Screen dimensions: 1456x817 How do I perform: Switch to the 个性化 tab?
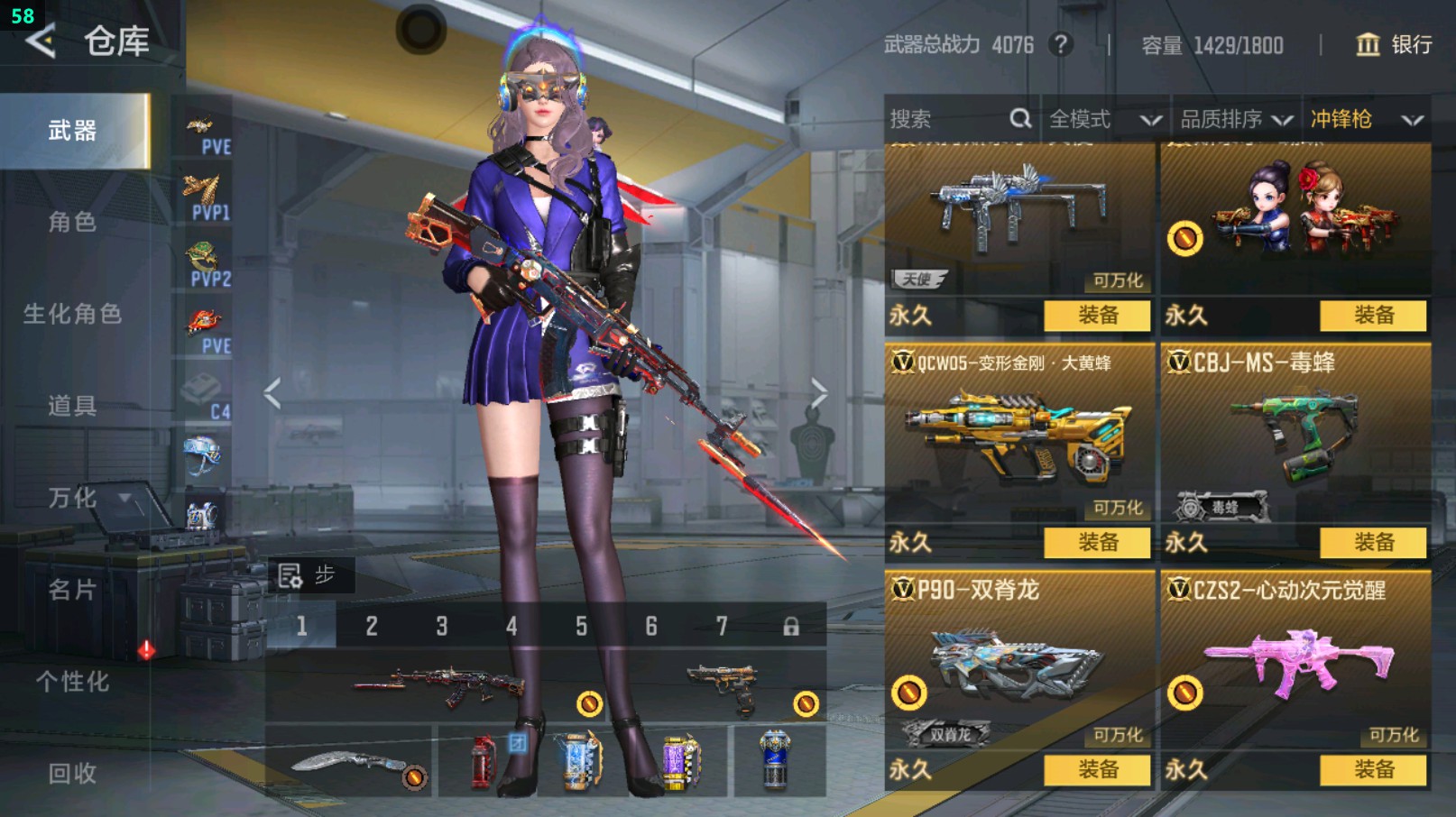[72, 682]
